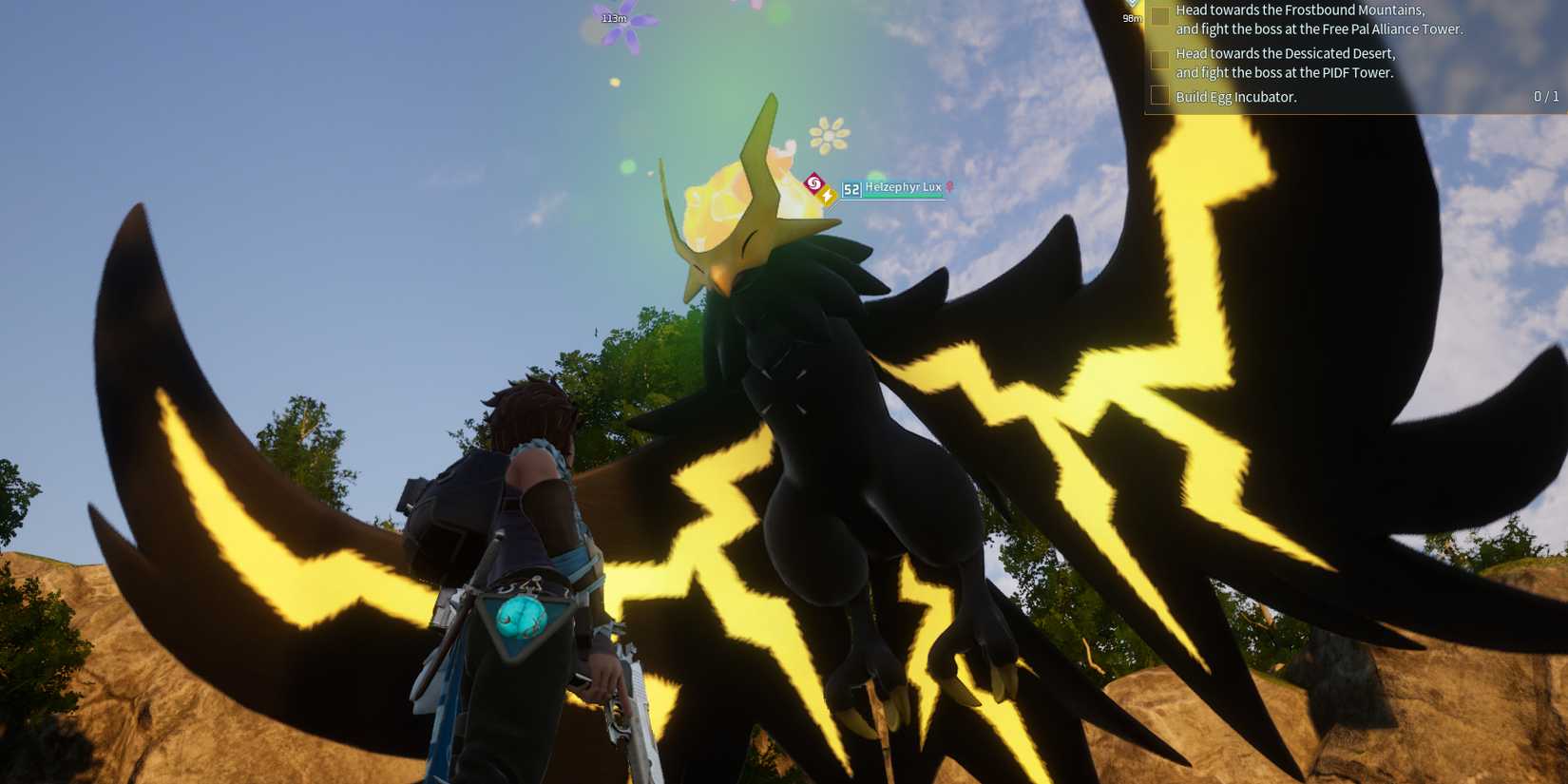Image resolution: width=1568 pixels, height=784 pixels.
Task: Check the Frostbound Mountains boss quest checkbox
Action: point(1160,16)
